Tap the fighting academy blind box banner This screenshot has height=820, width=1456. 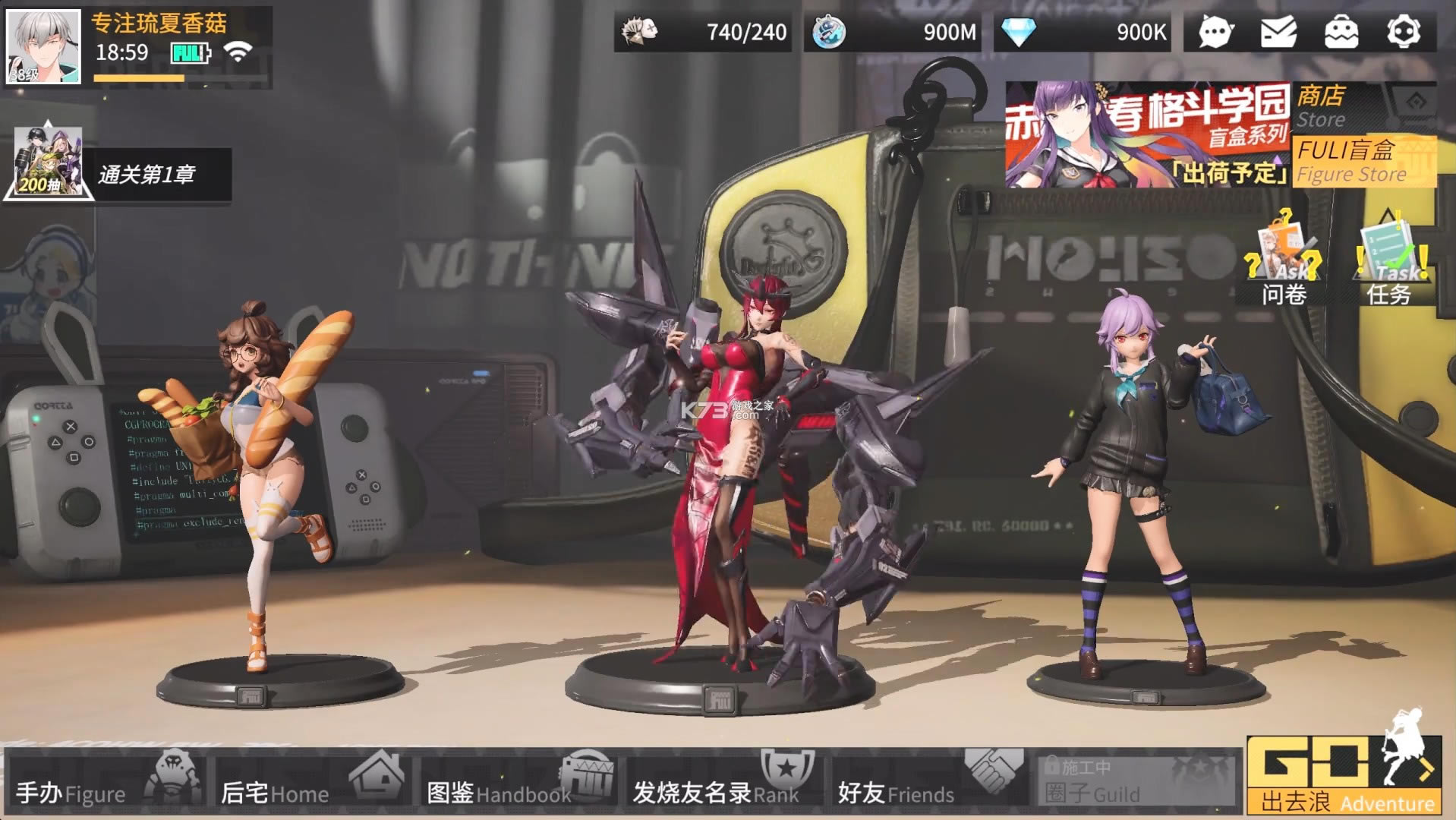[x=1147, y=135]
